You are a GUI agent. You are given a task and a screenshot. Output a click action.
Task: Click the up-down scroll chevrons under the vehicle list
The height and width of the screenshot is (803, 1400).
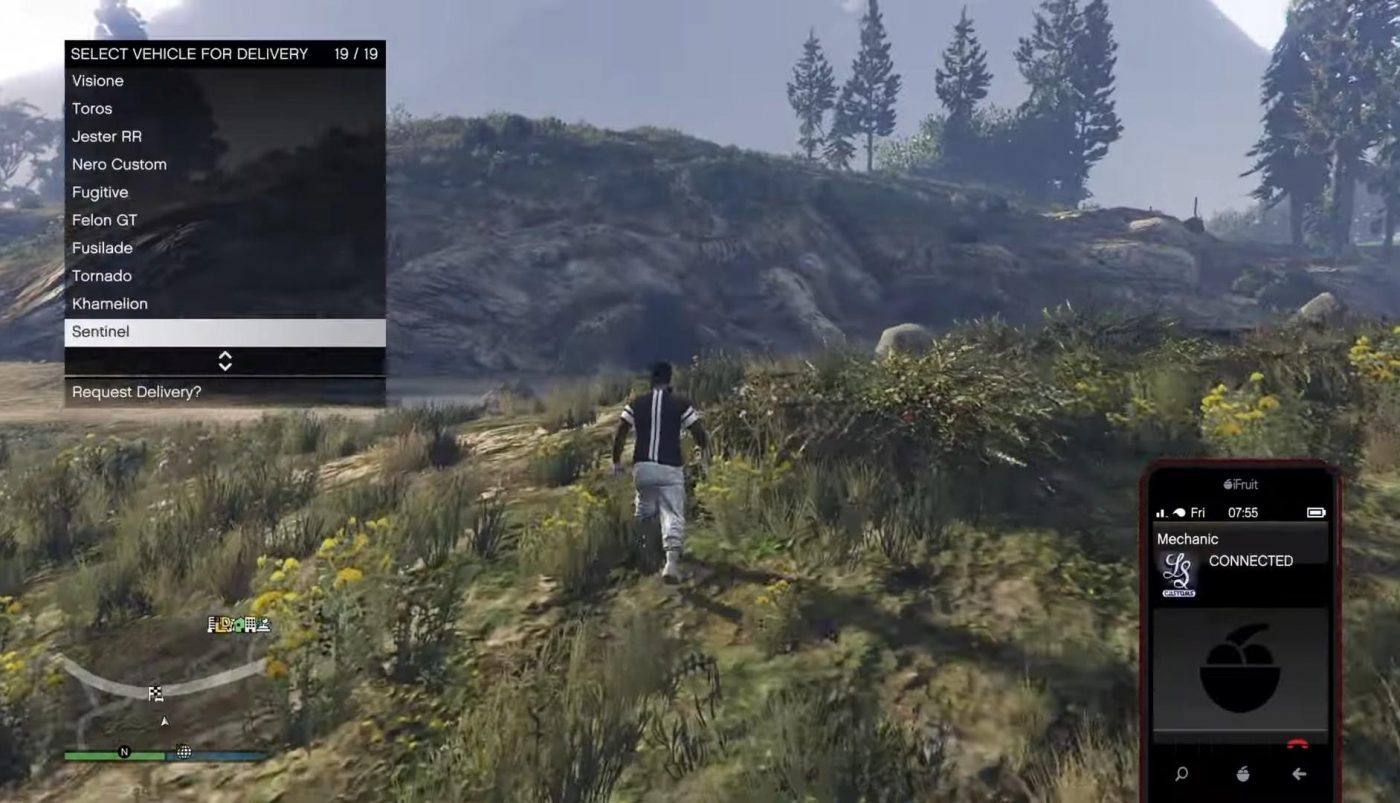click(225, 361)
